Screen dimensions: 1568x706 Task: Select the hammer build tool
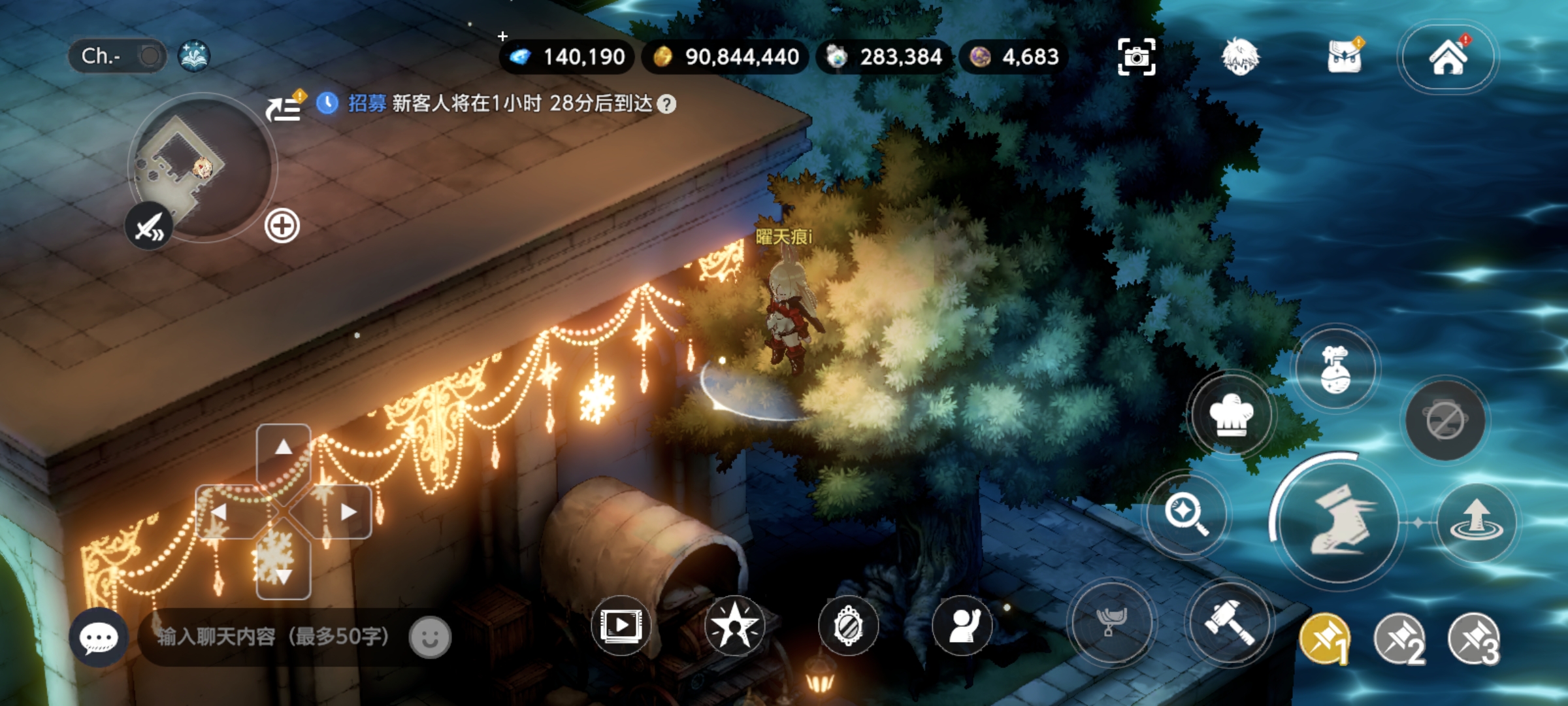[x=1230, y=622]
